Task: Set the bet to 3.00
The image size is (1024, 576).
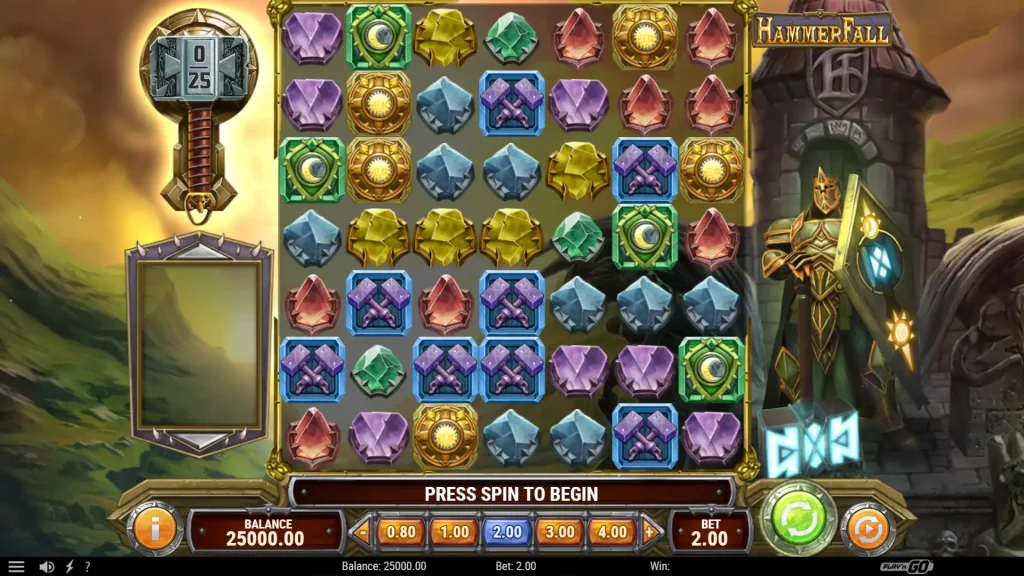Action: coord(559,532)
